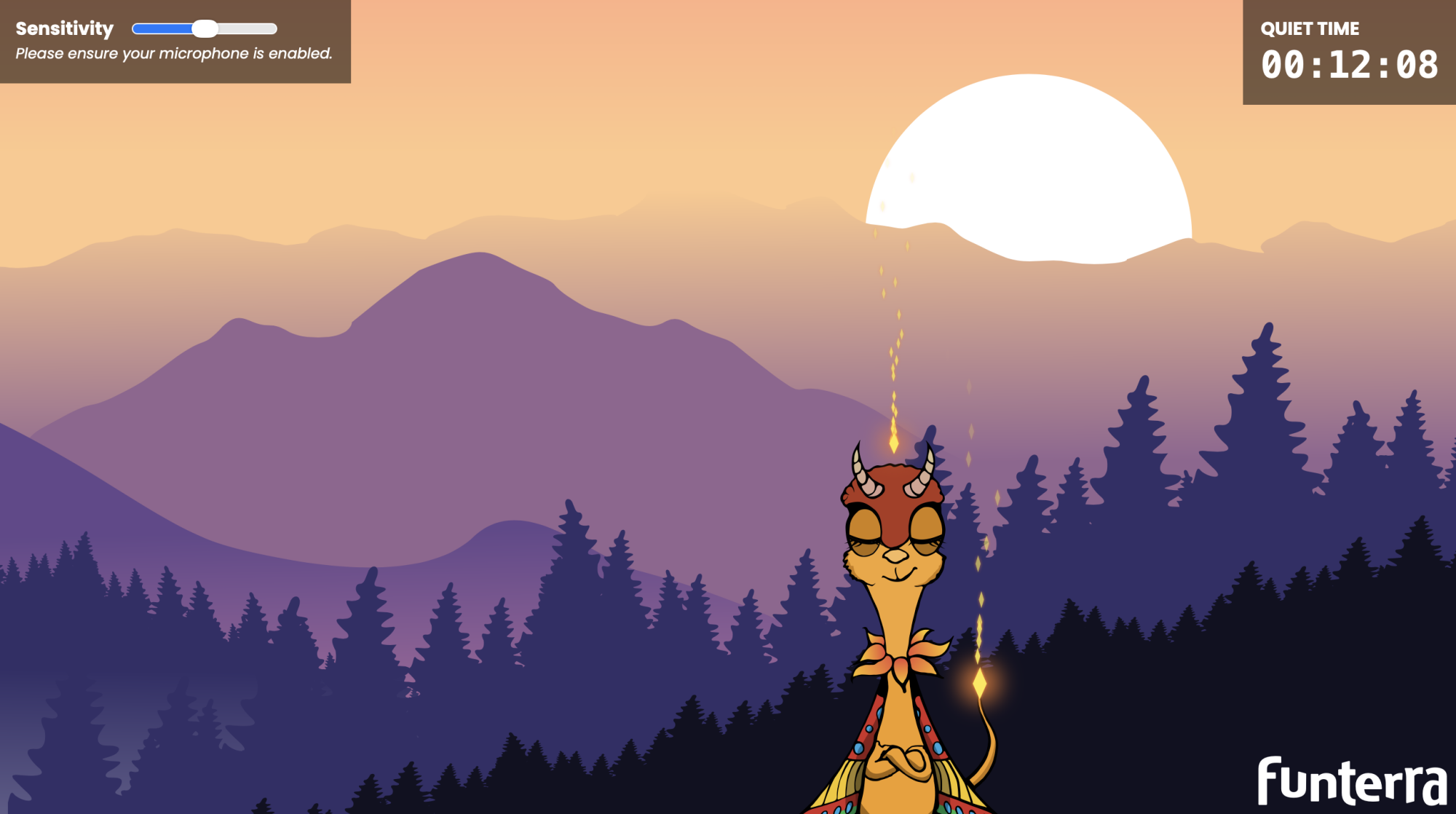The height and width of the screenshot is (814, 1456).
Task: Click the glowing sparkle on the character's tail
Action: click(x=978, y=683)
